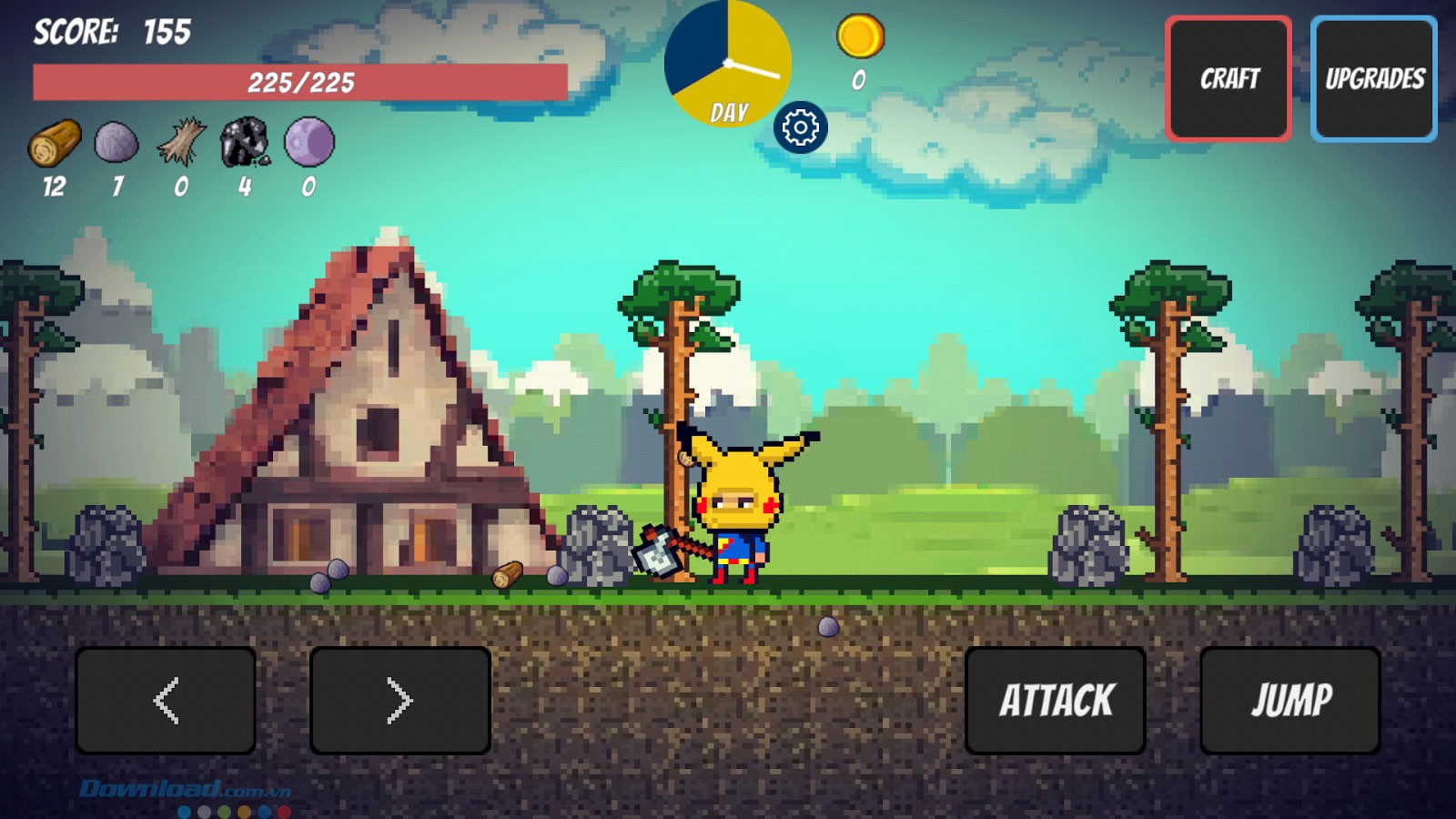Select the wood log resource icon
Image resolution: width=1456 pixels, height=819 pixels.
(55, 143)
